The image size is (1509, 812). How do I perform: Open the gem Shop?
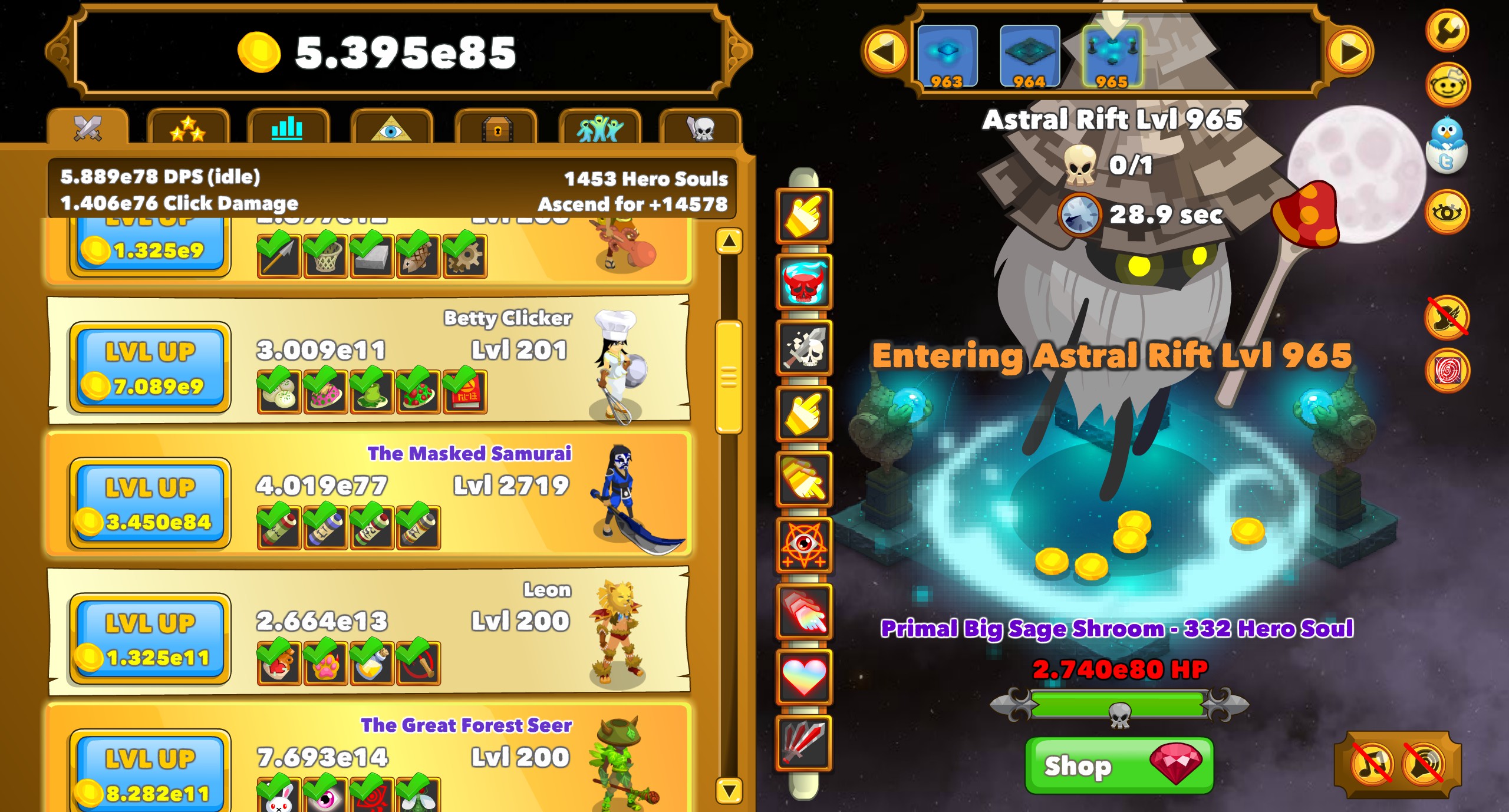pyautogui.click(x=1119, y=765)
